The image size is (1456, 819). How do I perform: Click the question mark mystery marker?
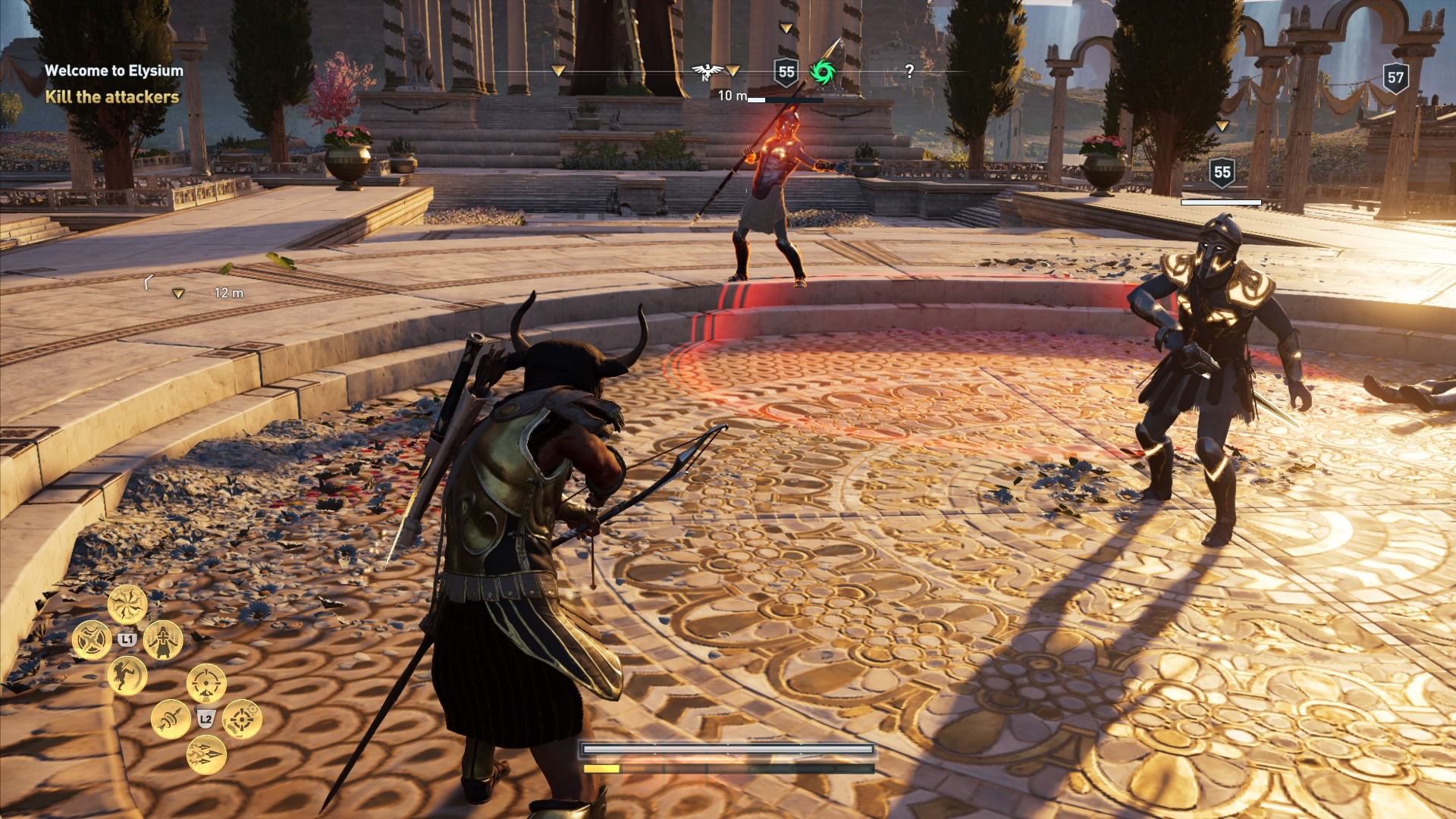(x=910, y=72)
